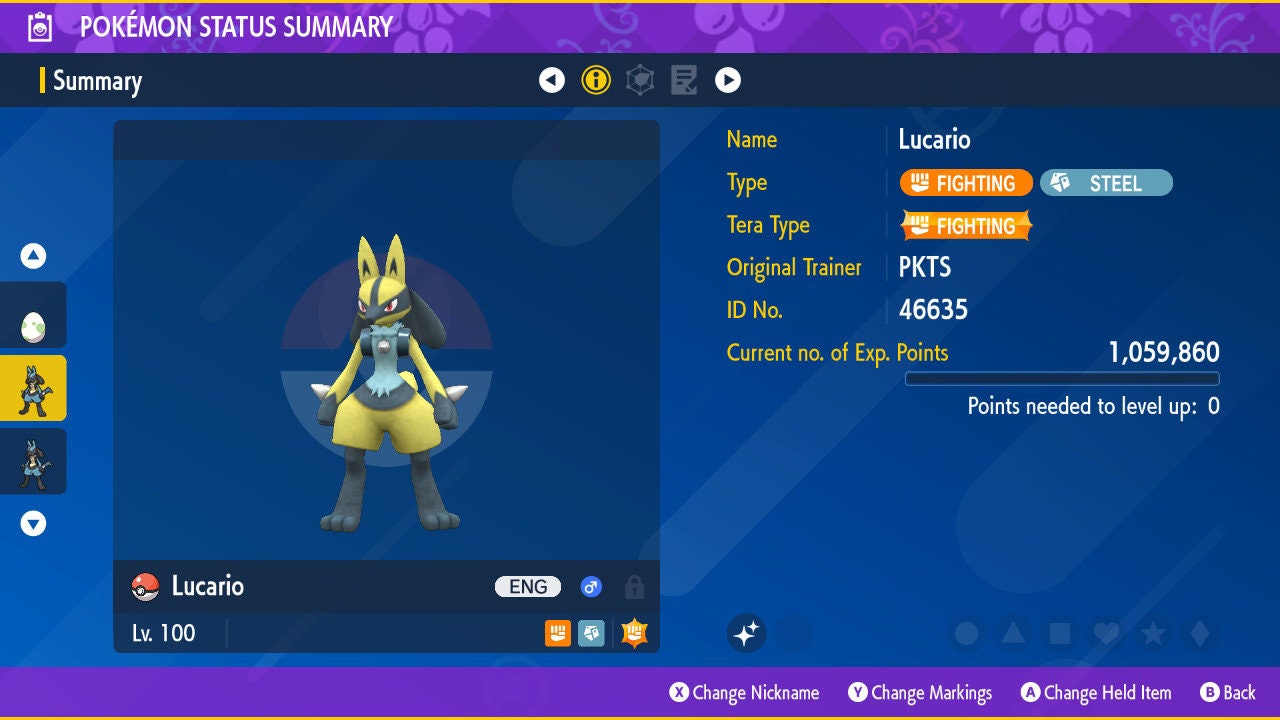Screen dimensions: 1280x720
Task: Go Back from the summary screen
Action: coord(1228,692)
